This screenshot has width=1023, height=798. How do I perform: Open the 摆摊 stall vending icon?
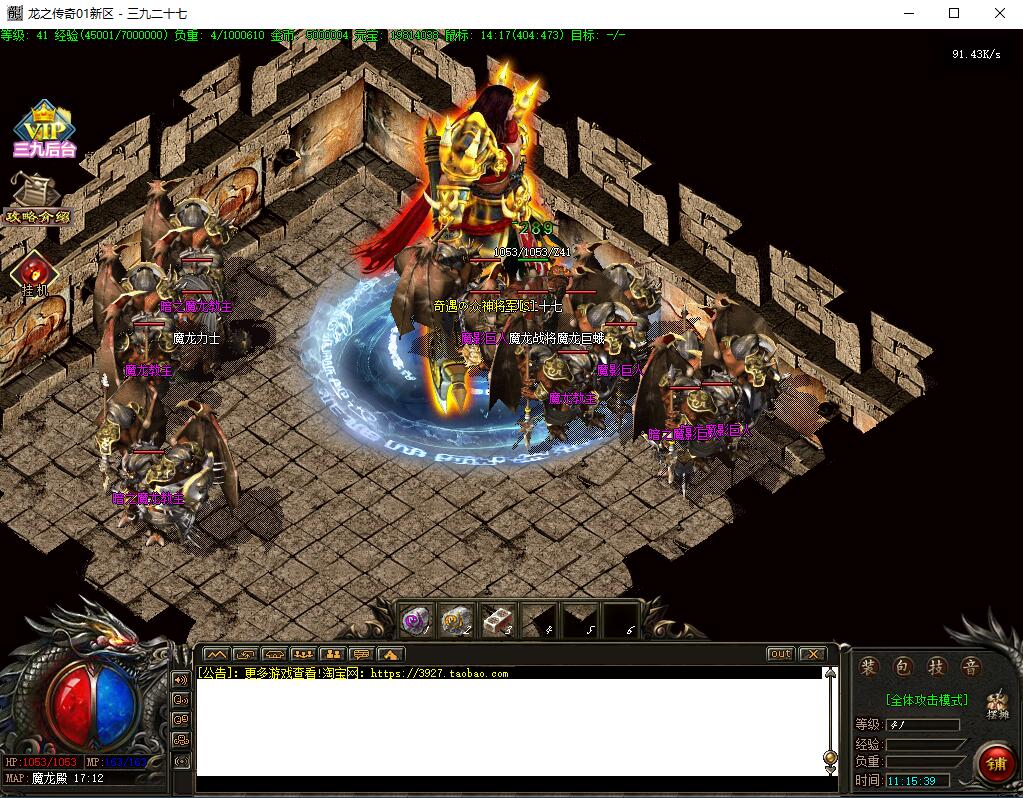coord(996,704)
